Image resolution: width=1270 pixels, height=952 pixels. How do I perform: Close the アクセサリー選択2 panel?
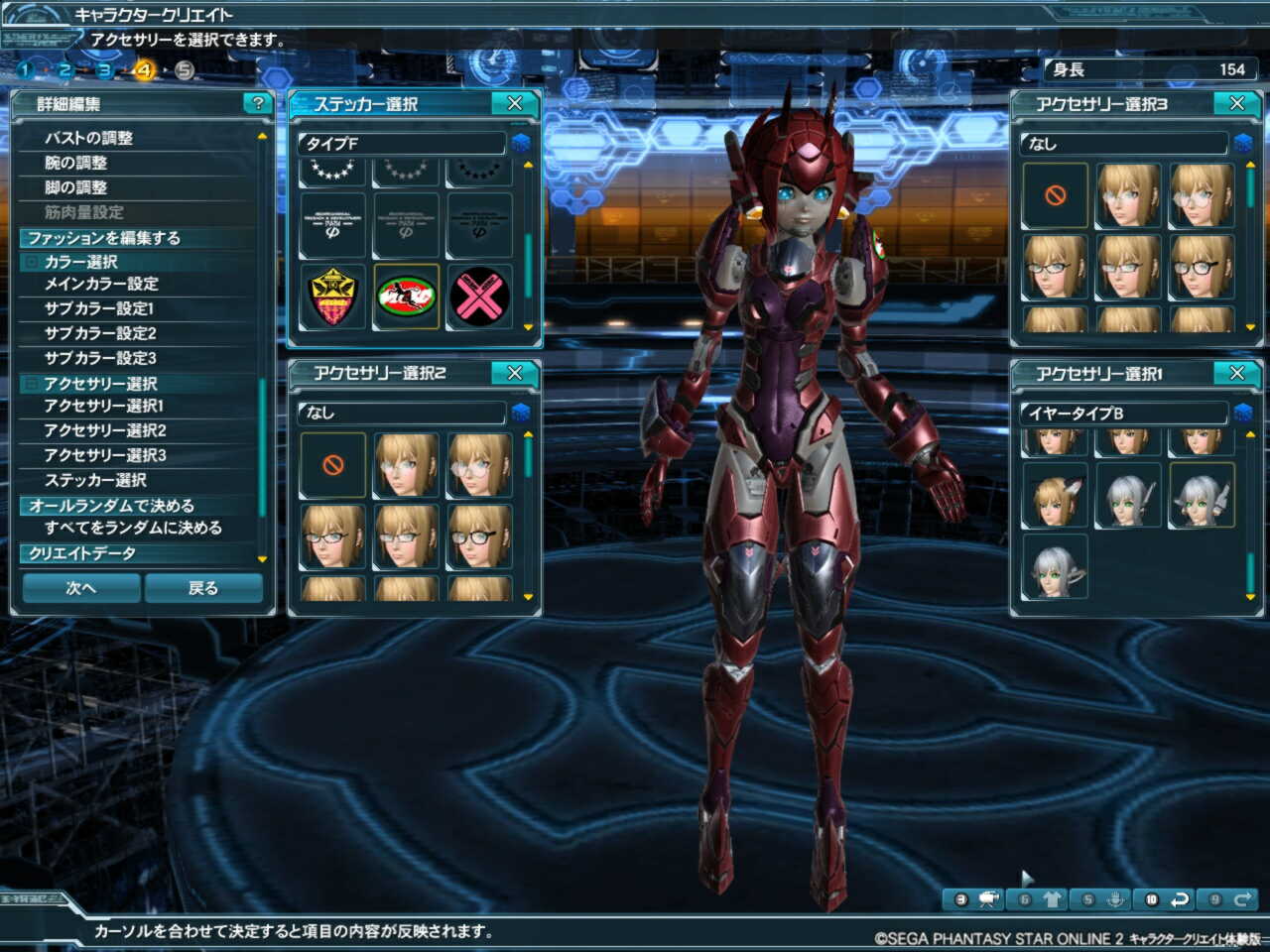(515, 373)
